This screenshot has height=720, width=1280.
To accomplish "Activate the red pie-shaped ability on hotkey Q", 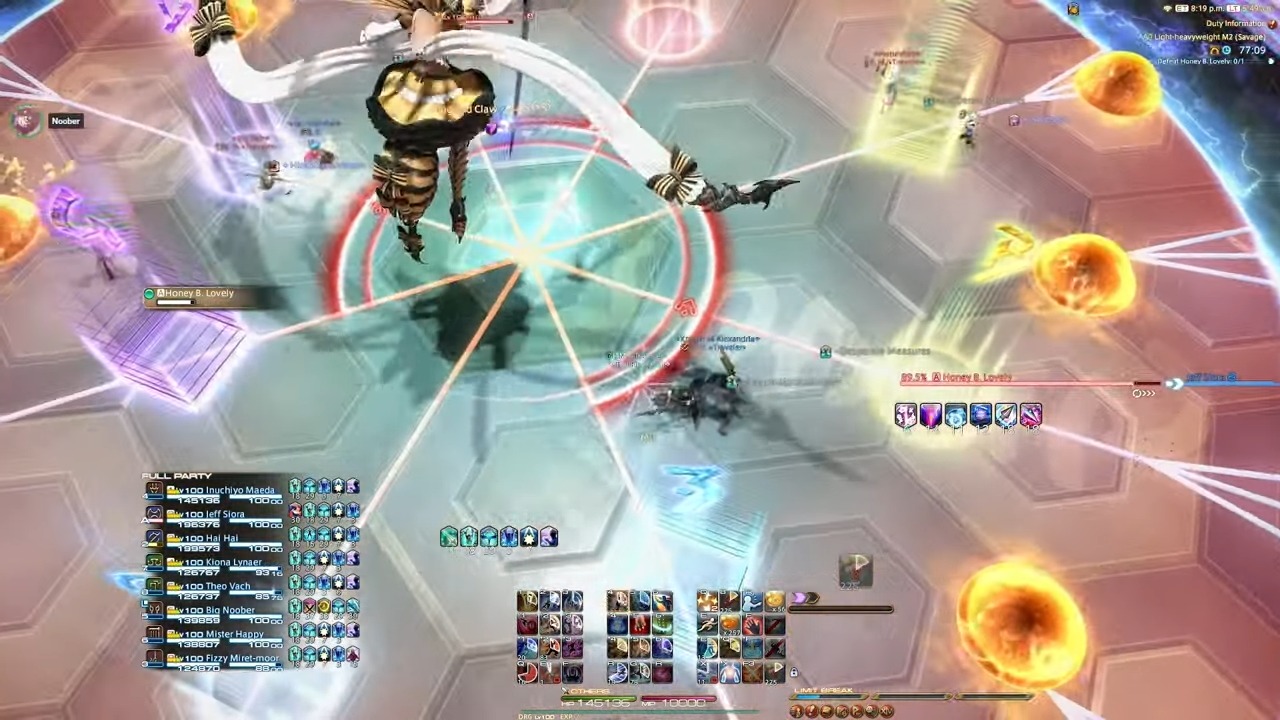I will coord(527,672).
